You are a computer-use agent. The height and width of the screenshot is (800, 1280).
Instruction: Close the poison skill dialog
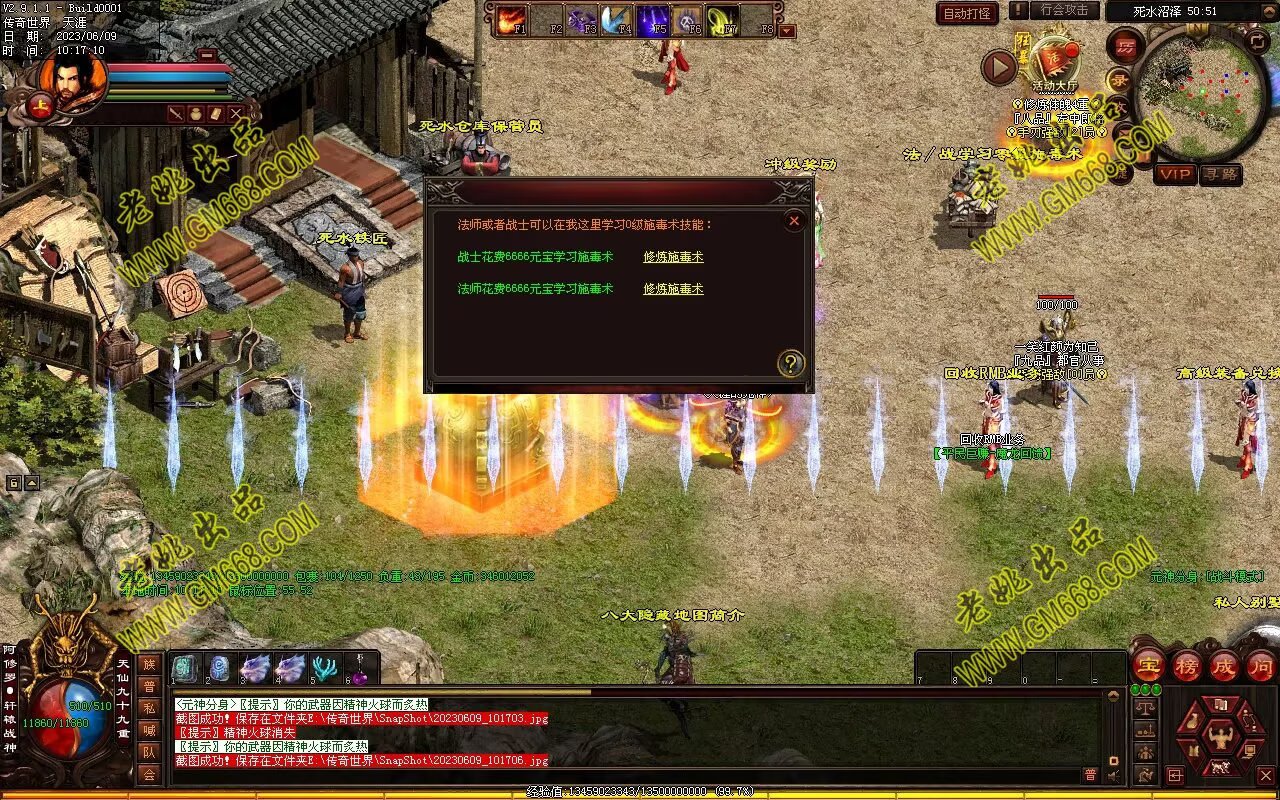click(794, 221)
